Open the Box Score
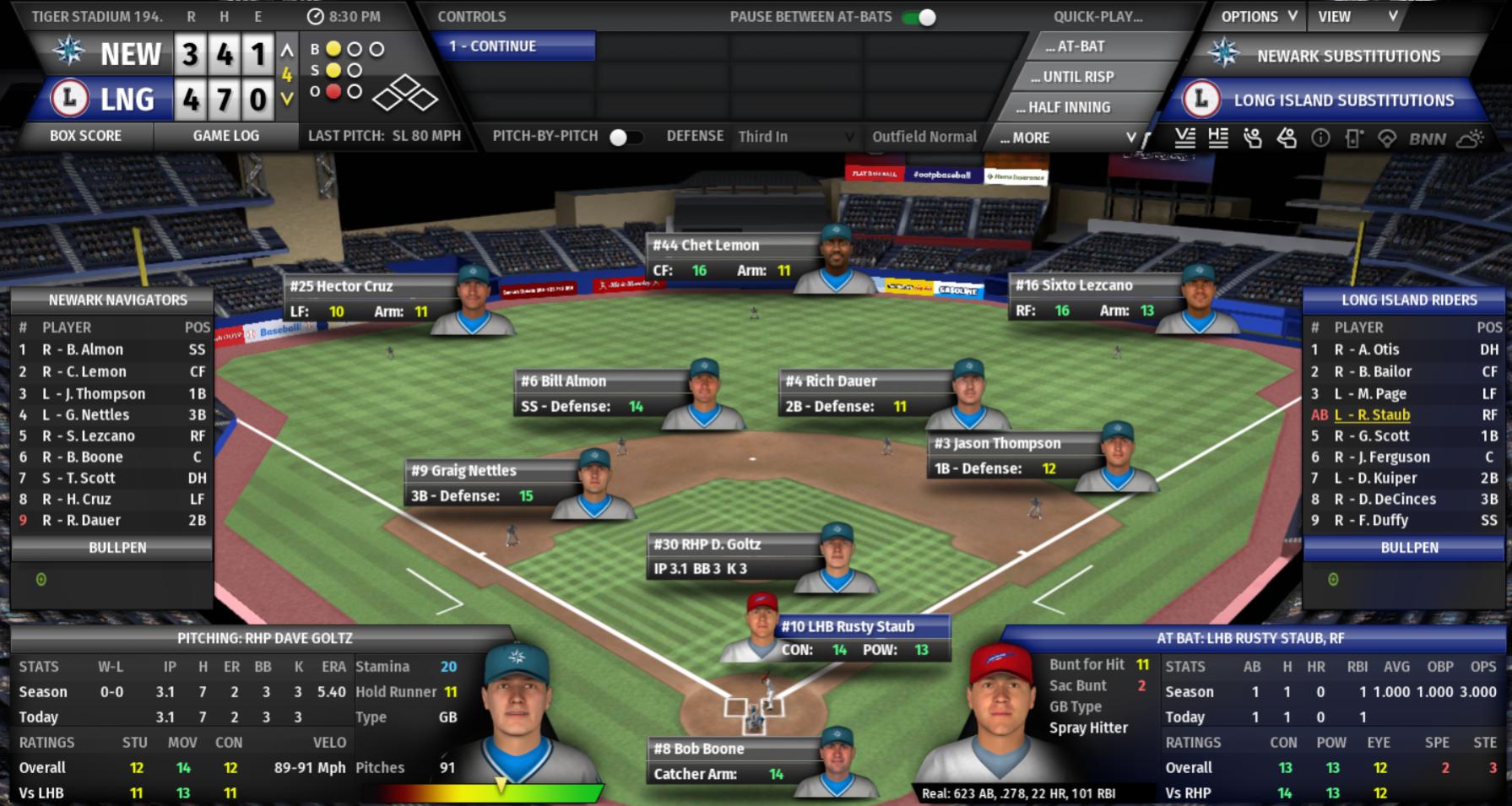This screenshot has width=1512, height=806. click(x=85, y=136)
